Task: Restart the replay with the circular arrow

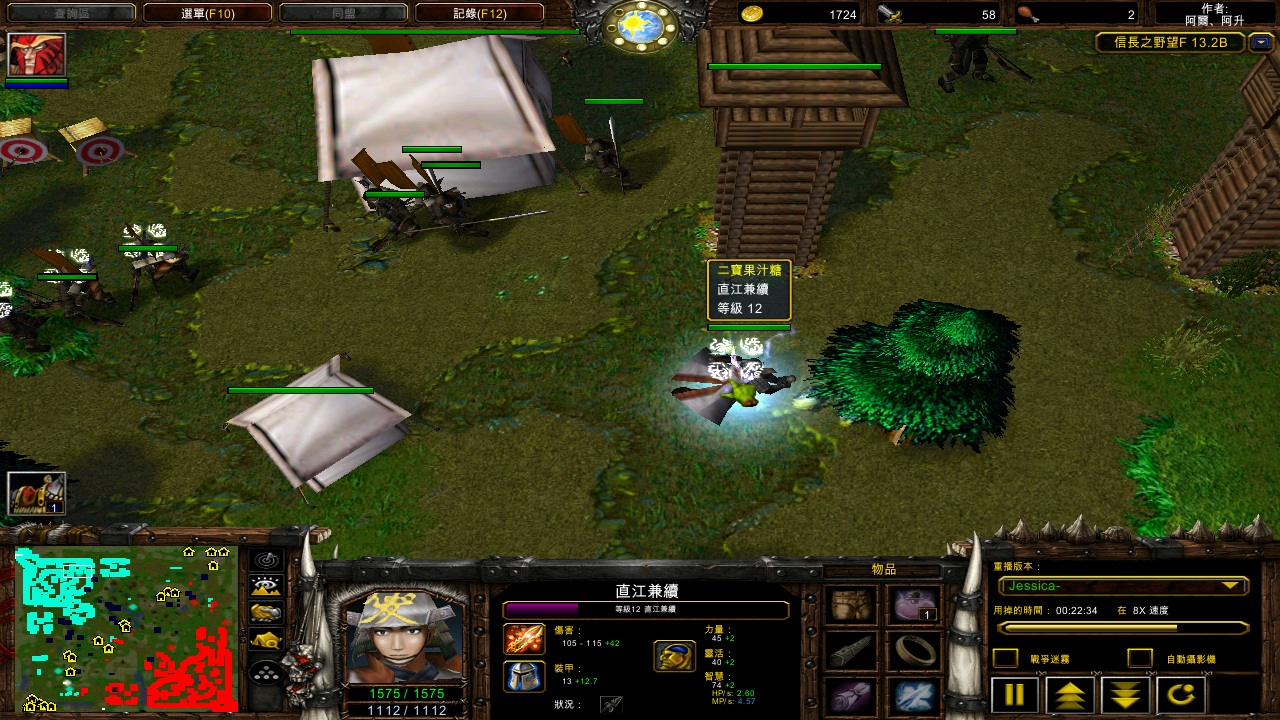Action: [x=1181, y=694]
